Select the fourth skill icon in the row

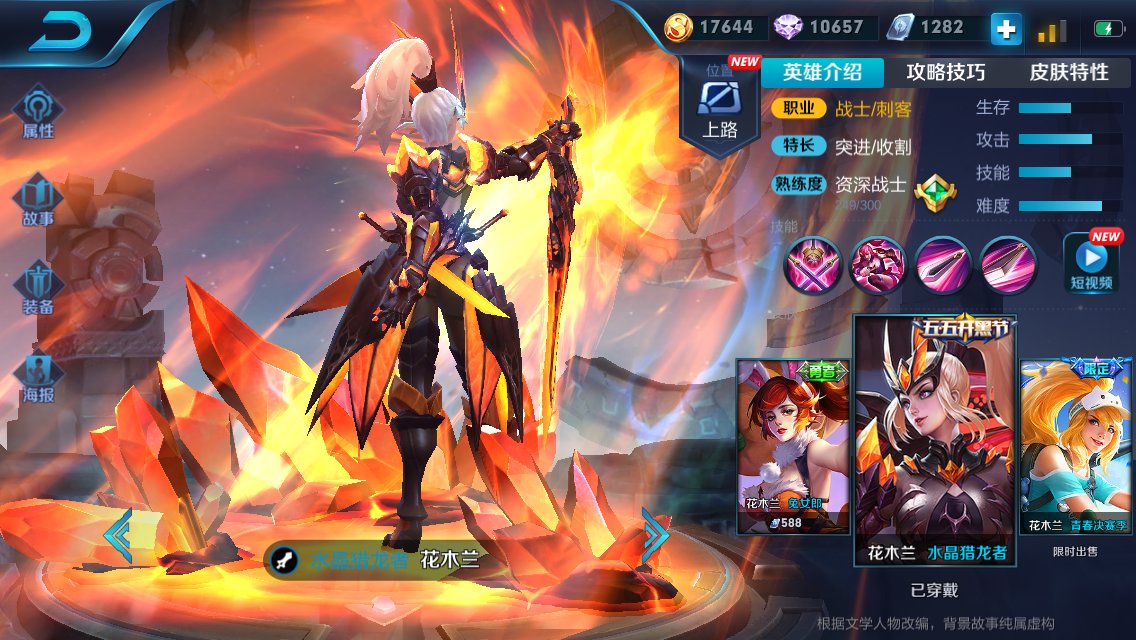point(1007,265)
